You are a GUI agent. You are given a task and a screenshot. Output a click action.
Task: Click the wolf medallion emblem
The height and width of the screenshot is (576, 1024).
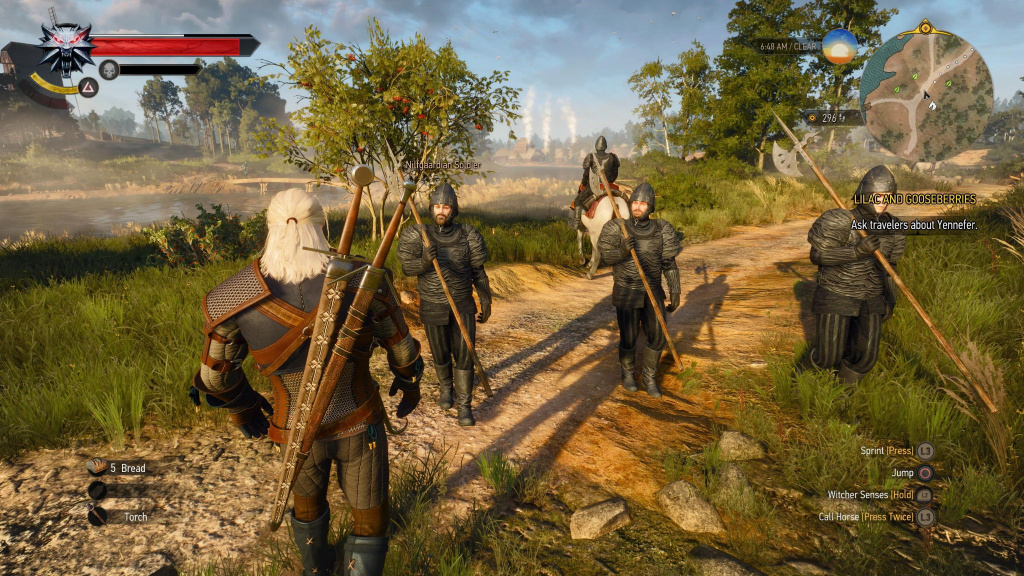[x=66, y=46]
